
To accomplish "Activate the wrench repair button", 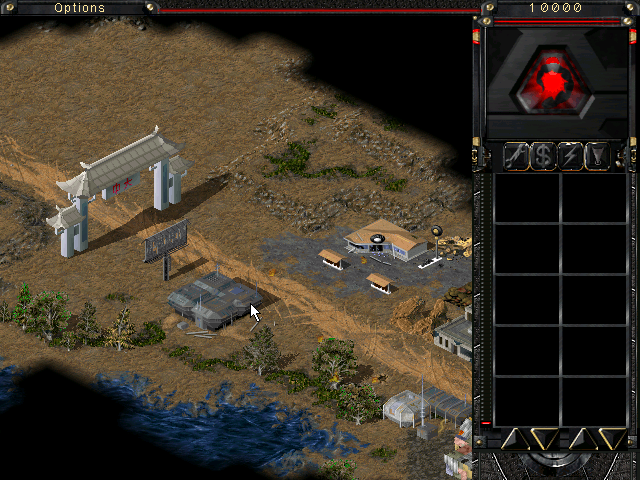I will tap(516, 155).
